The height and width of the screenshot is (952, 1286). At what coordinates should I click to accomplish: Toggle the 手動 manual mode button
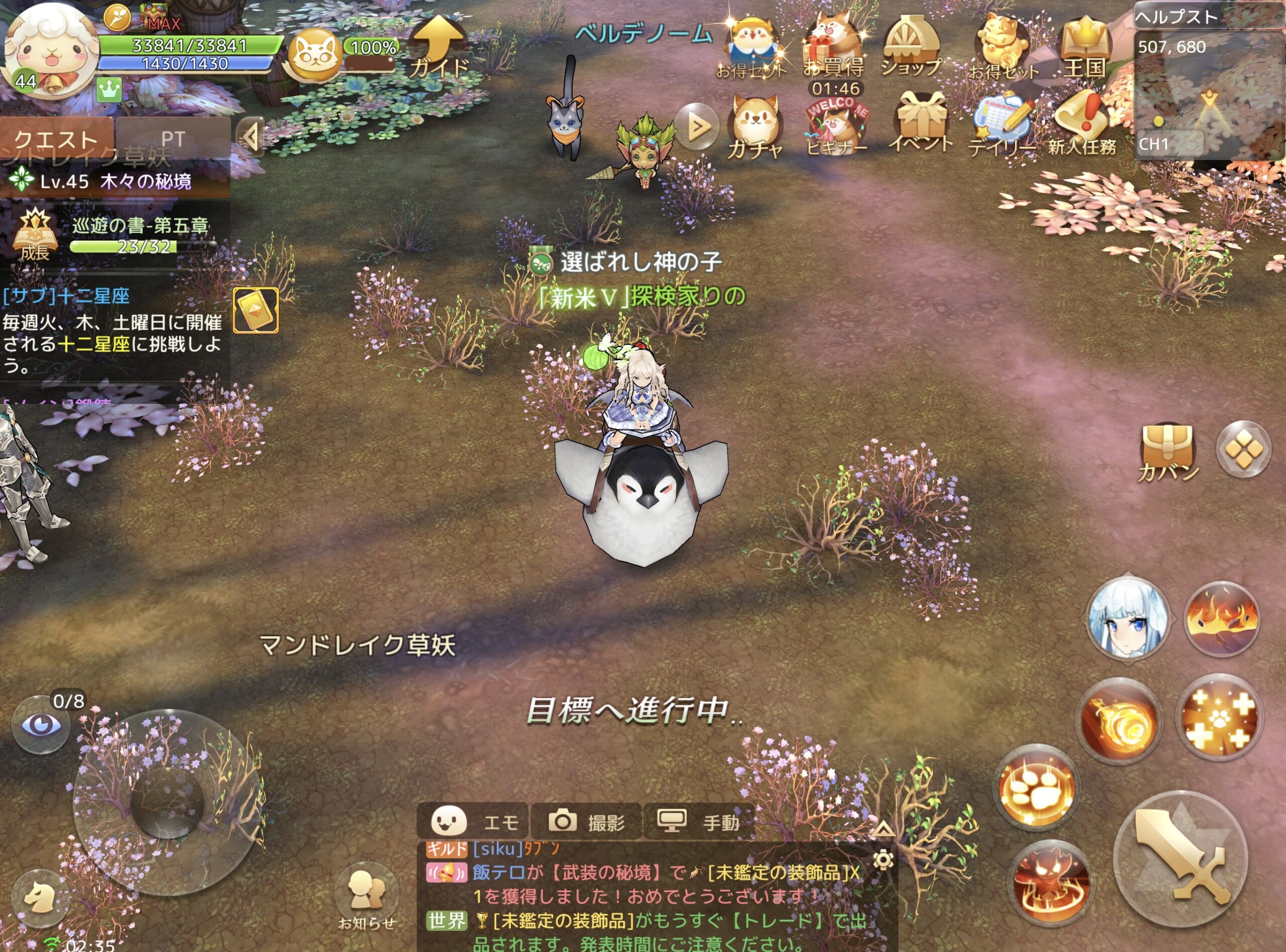698,821
